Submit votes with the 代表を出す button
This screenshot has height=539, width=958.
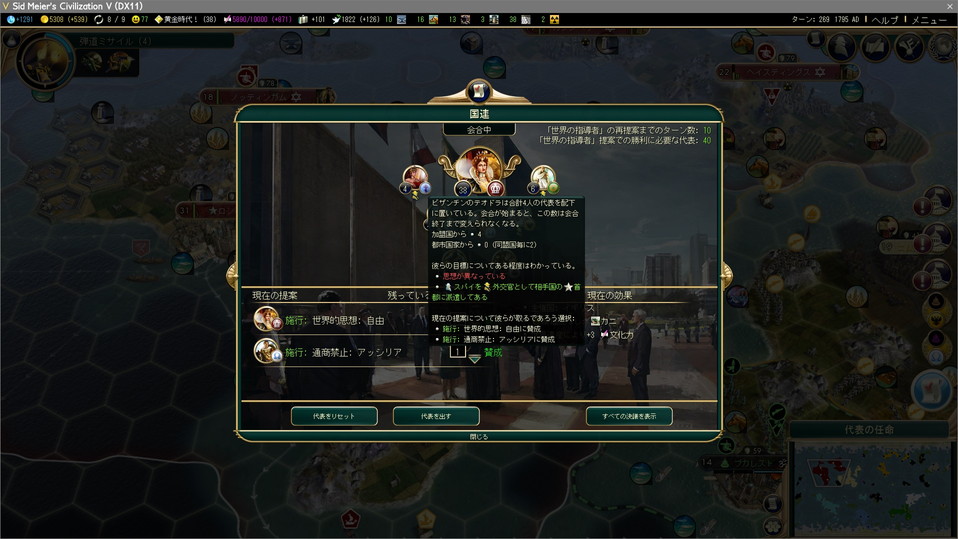[436, 416]
